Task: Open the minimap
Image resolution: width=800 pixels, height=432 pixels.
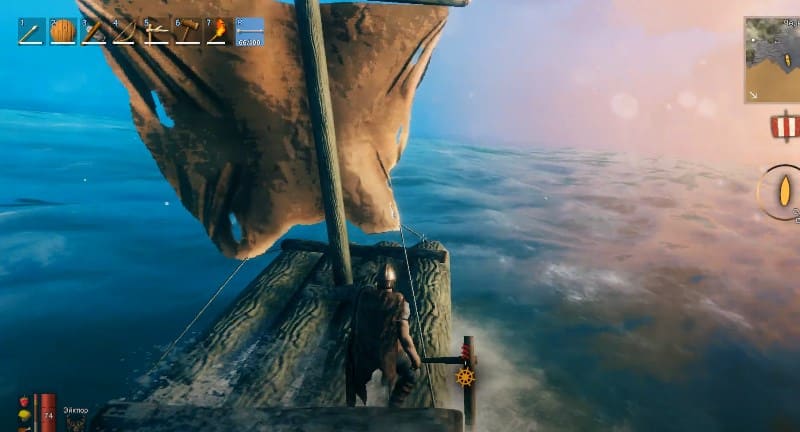Action: click(x=772, y=60)
